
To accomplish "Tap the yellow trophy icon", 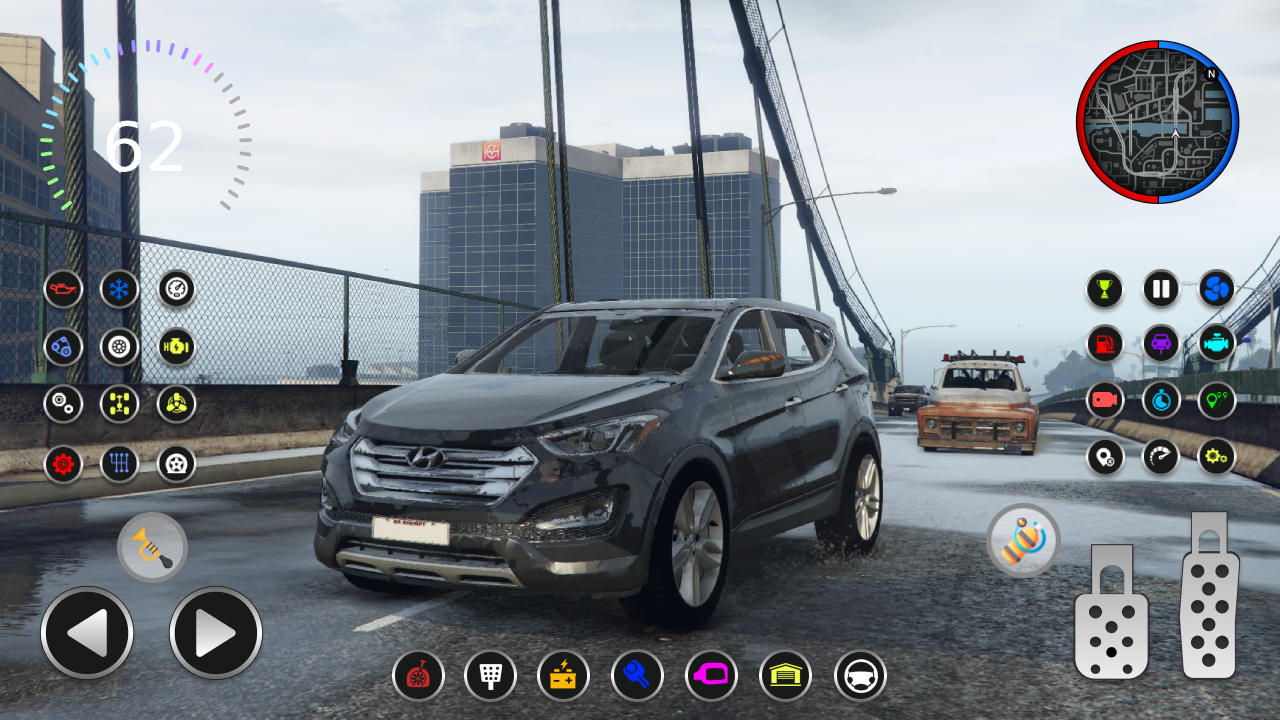I will tap(1105, 289).
